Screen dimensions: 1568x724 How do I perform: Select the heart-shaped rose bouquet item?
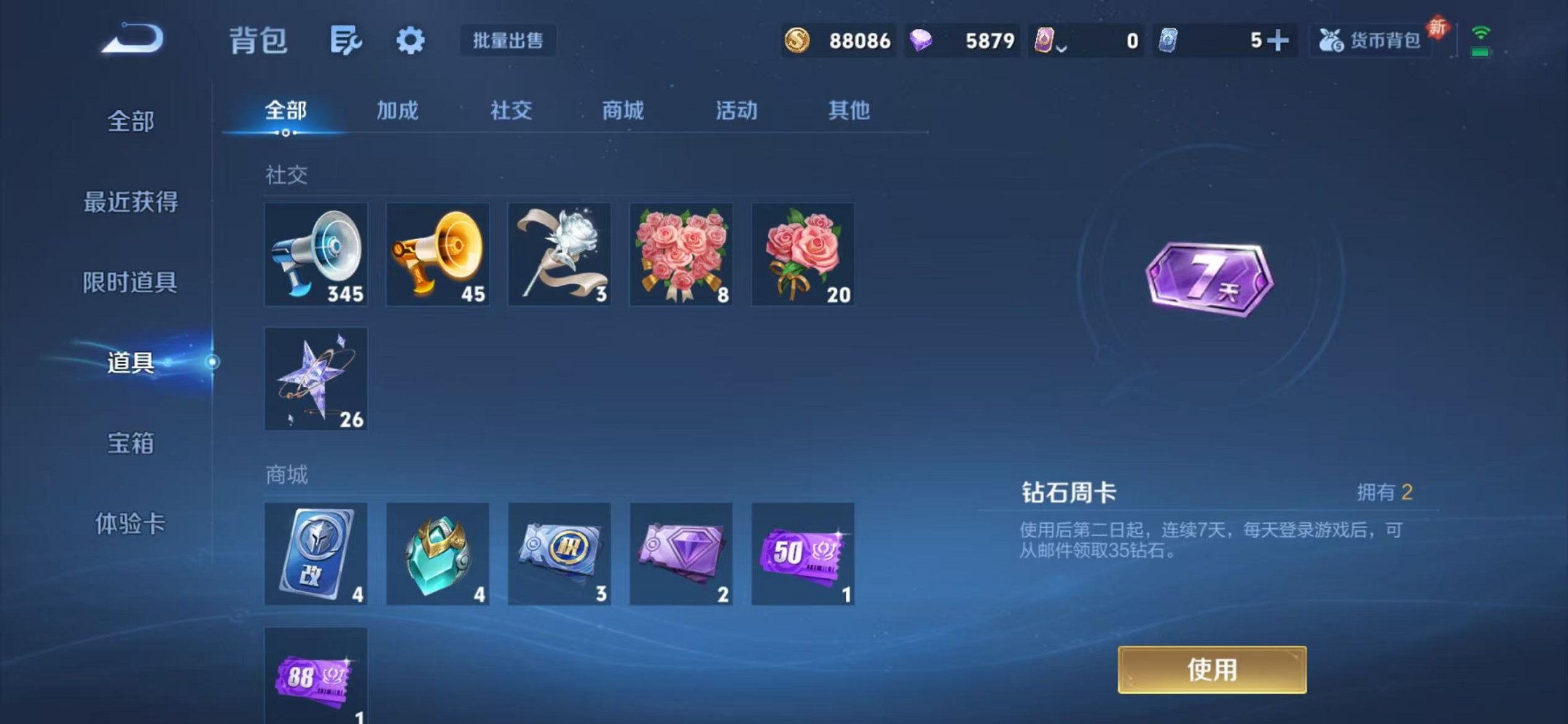(681, 256)
